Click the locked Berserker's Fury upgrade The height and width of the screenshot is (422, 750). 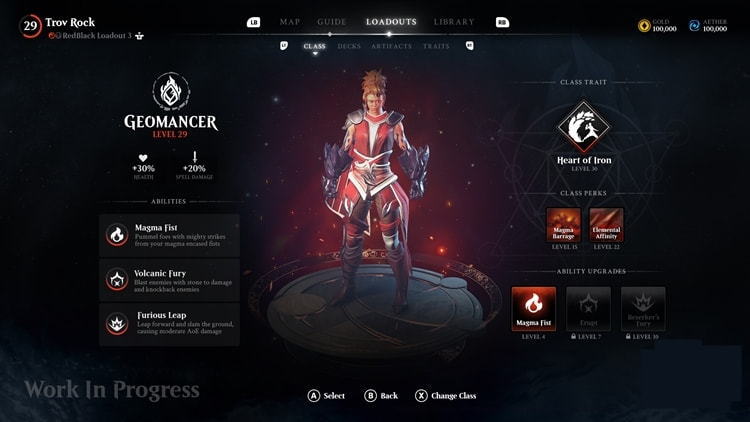point(643,308)
